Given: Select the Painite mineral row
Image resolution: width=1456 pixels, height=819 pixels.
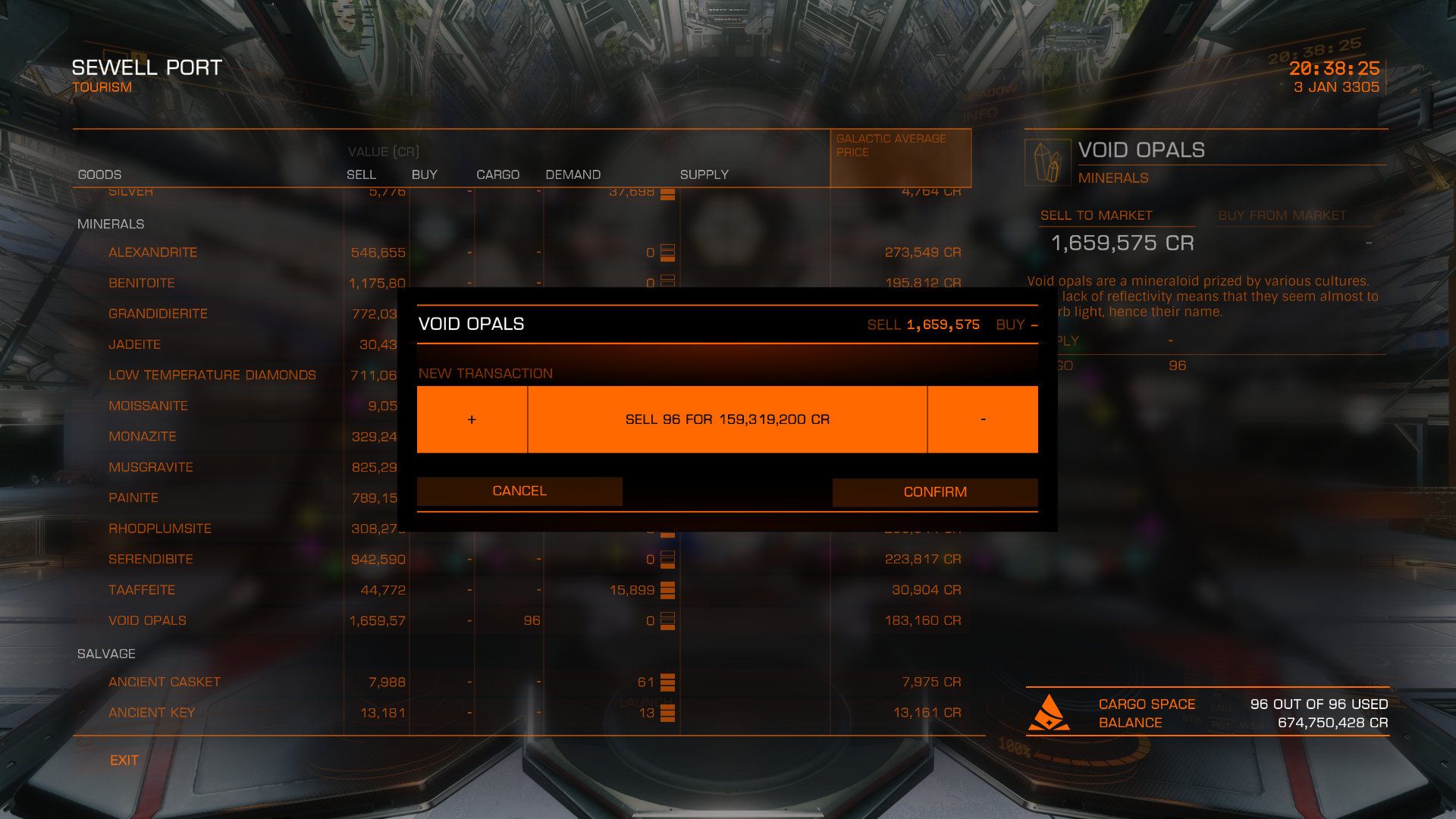Looking at the screenshot, I should point(133,497).
